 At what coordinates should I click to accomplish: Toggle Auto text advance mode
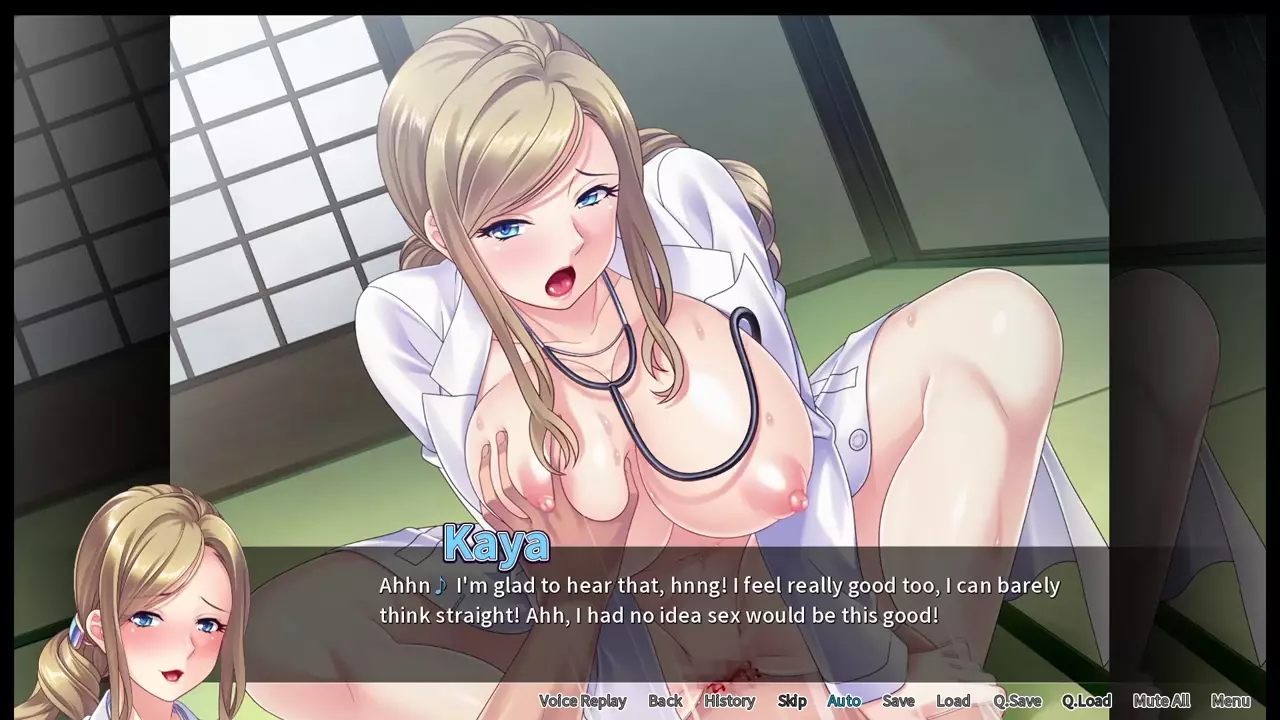point(844,701)
